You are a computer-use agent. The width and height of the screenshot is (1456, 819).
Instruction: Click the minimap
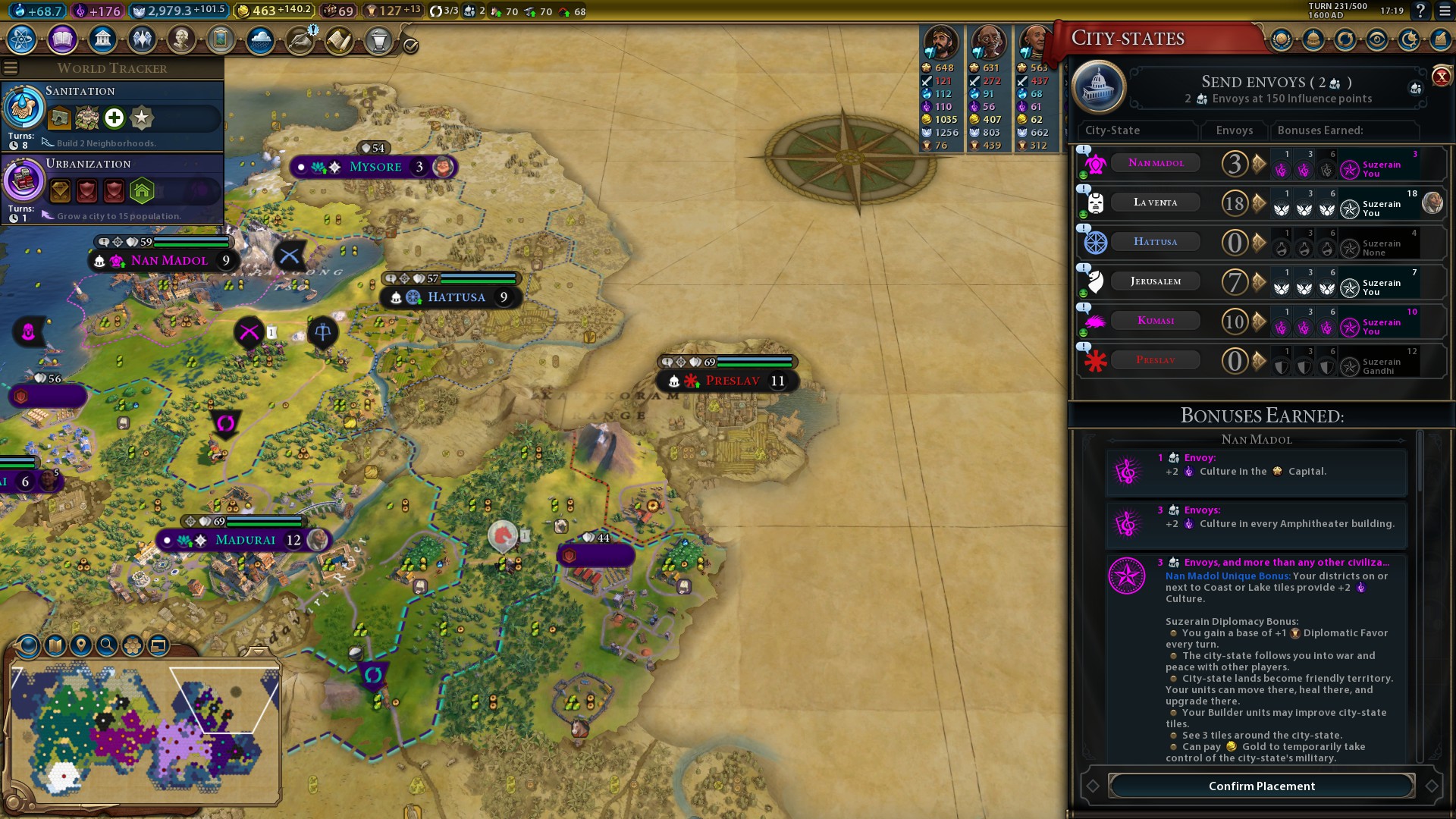pyautogui.click(x=144, y=728)
